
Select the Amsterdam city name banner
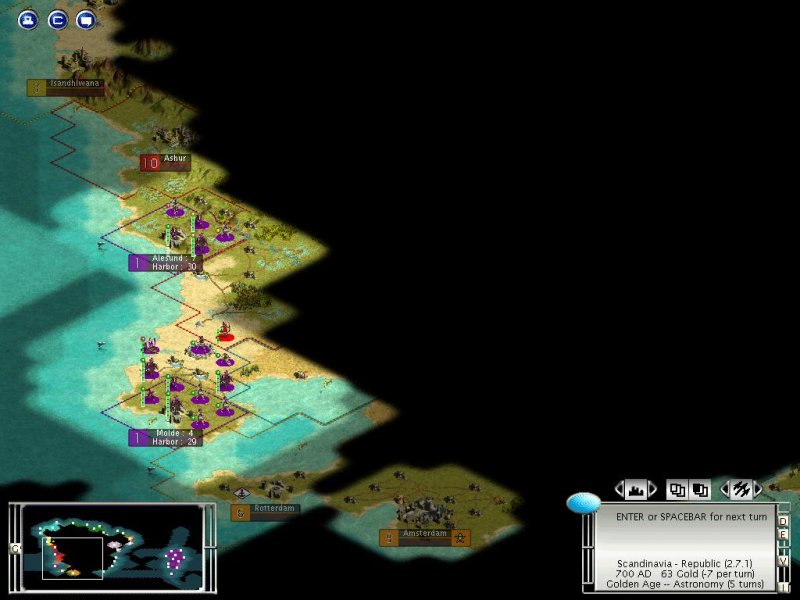[x=425, y=535]
